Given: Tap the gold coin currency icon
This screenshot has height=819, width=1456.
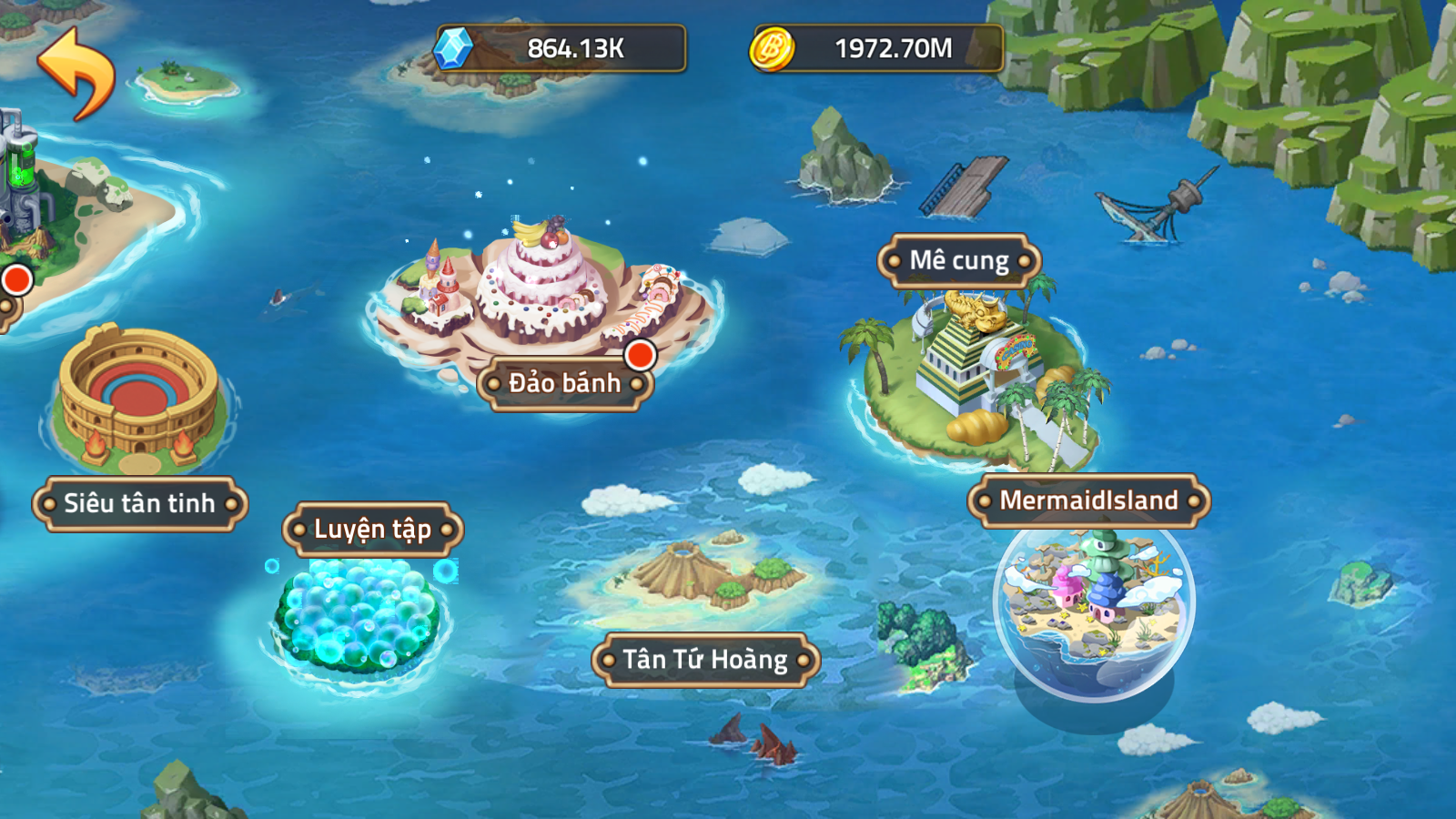Looking at the screenshot, I should point(772,48).
